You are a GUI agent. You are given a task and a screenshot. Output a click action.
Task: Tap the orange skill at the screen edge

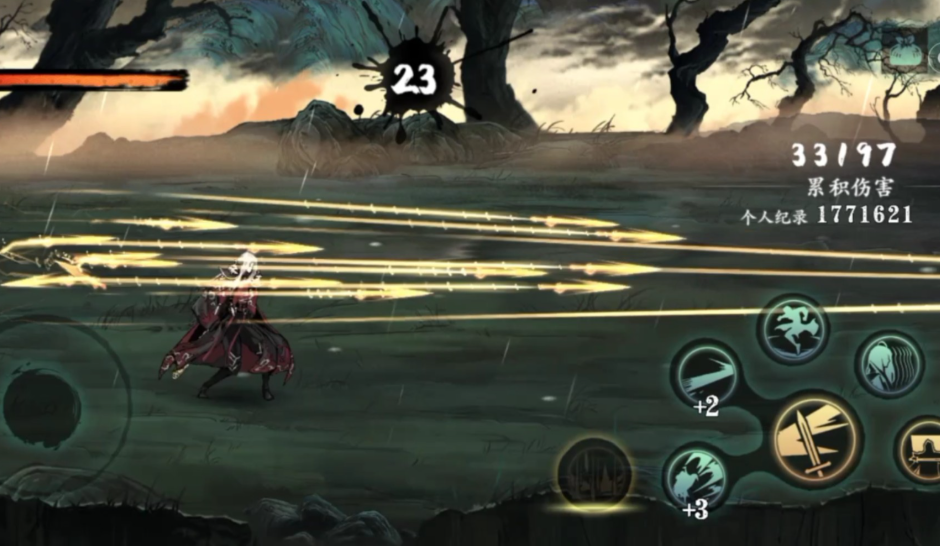coord(922,452)
